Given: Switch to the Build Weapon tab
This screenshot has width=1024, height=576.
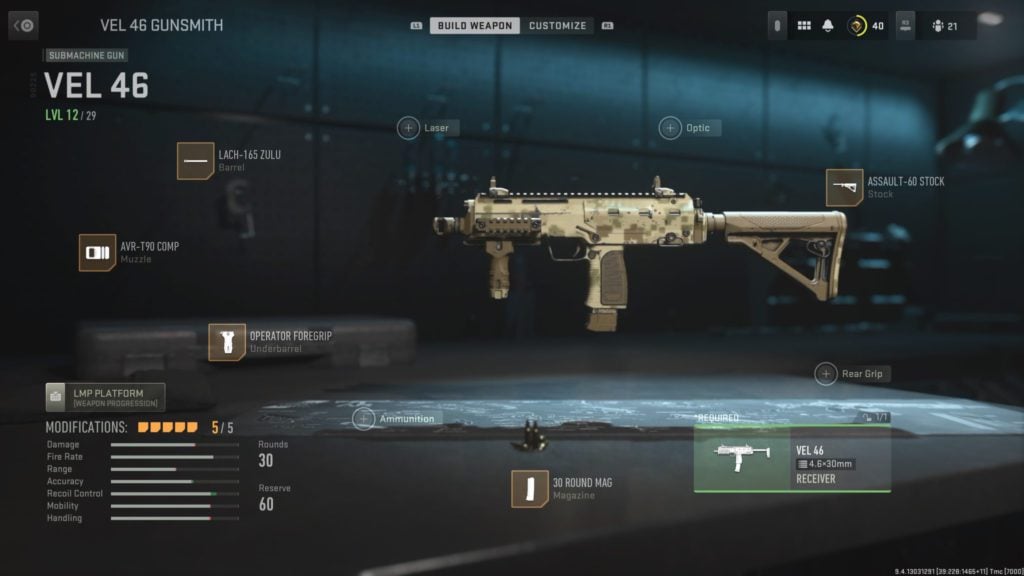Looking at the screenshot, I should pos(475,25).
